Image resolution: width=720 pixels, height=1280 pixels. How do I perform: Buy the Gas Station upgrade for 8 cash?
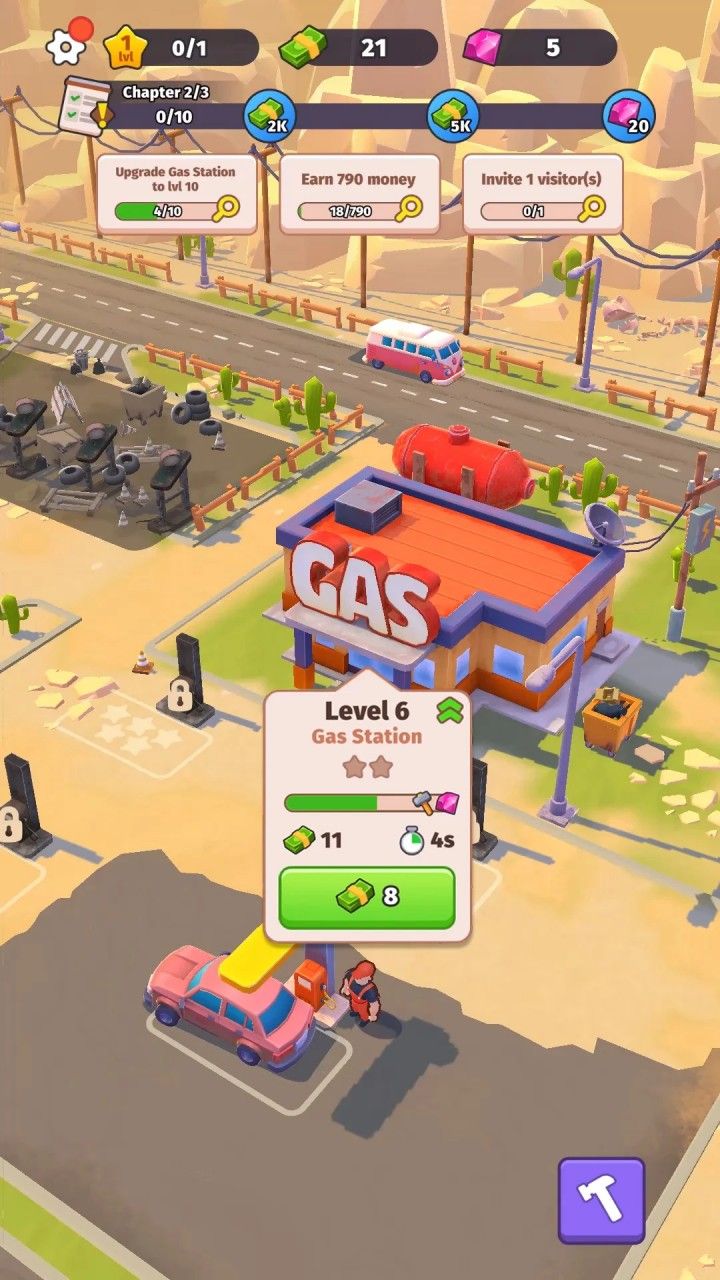[367, 897]
